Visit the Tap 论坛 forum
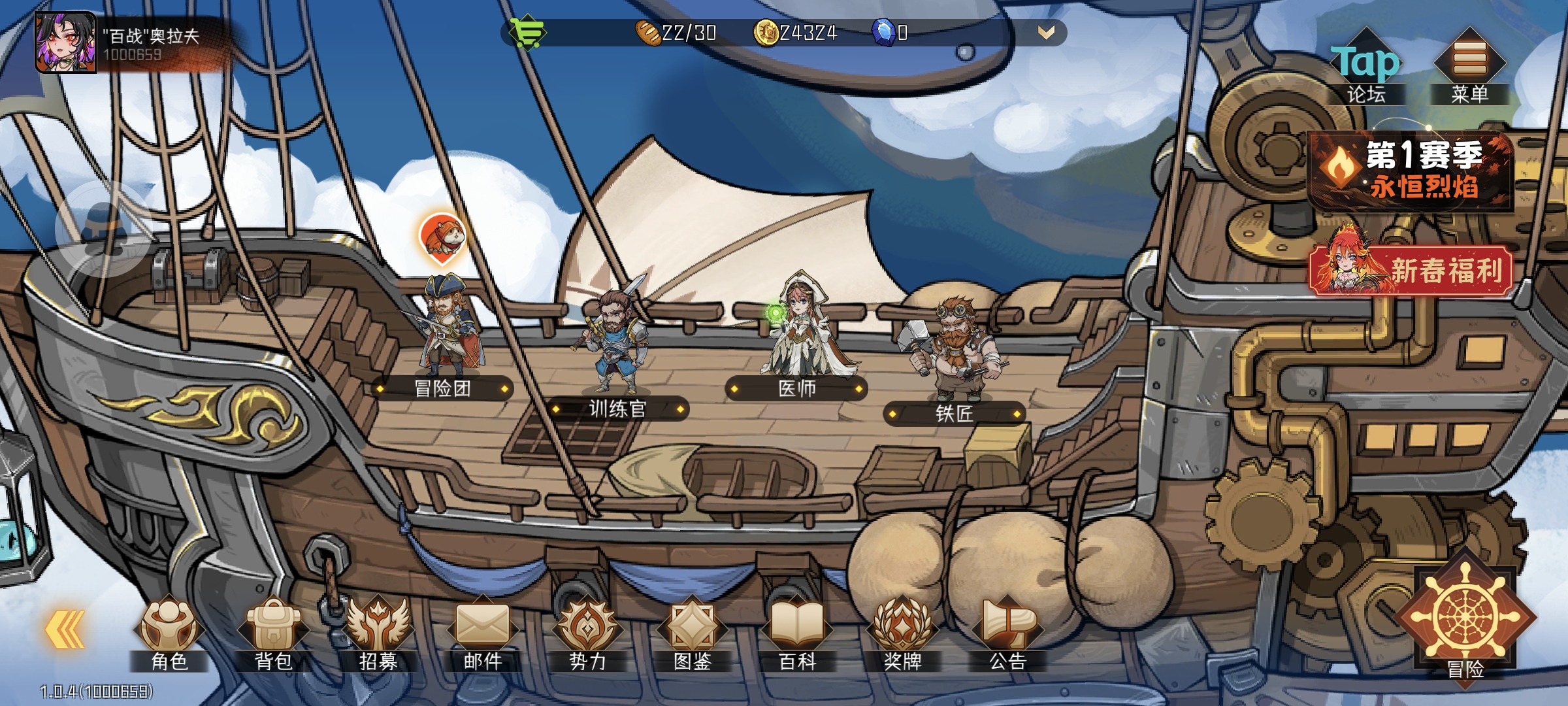 1365,67
